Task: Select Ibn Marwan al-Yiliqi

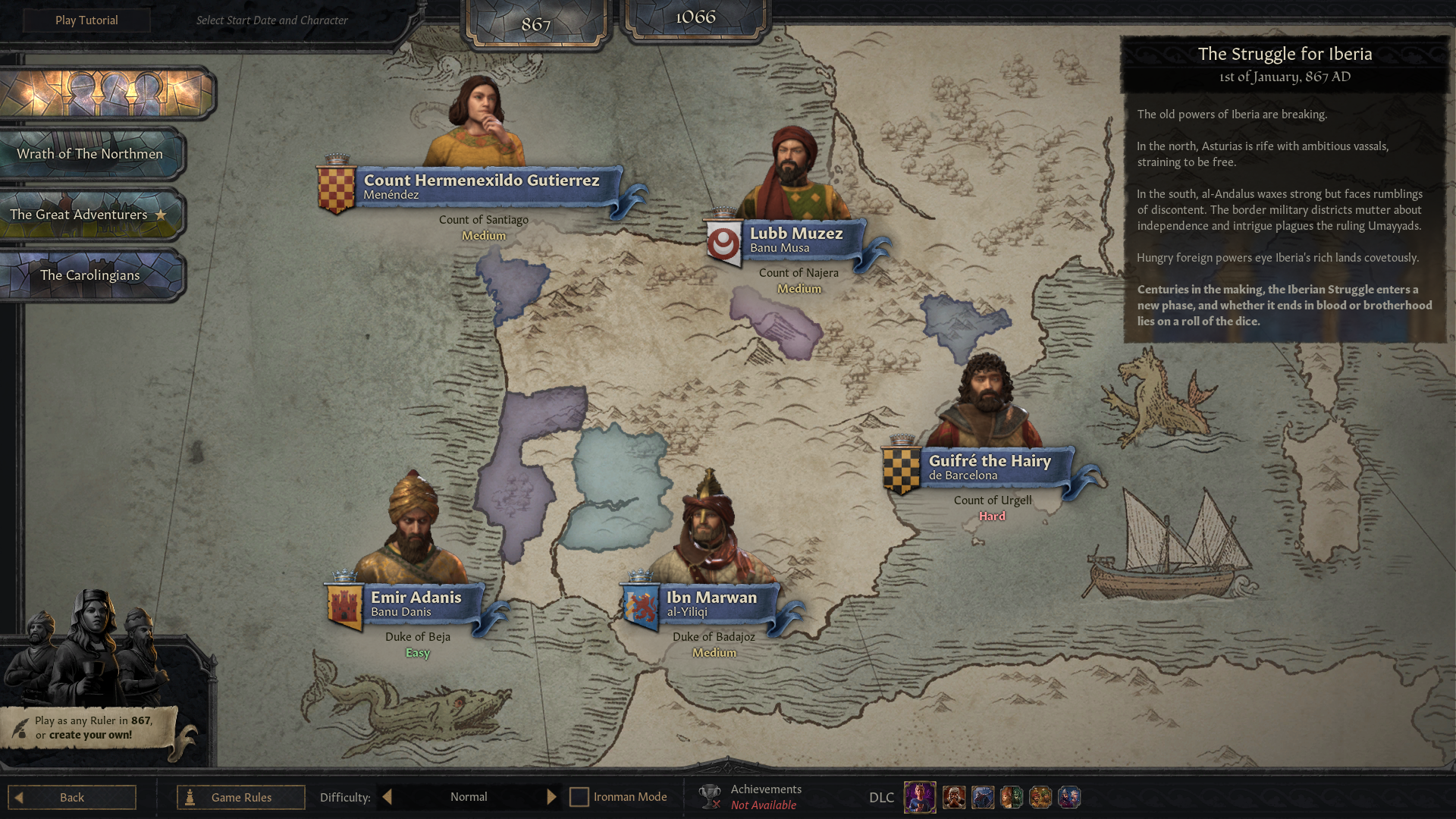Action: (x=711, y=604)
